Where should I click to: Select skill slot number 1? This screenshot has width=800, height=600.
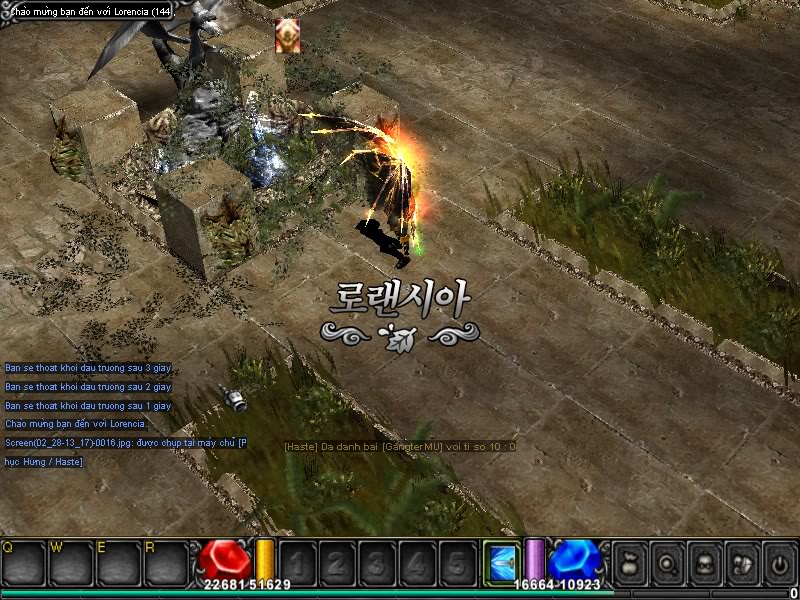pos(297,562)
